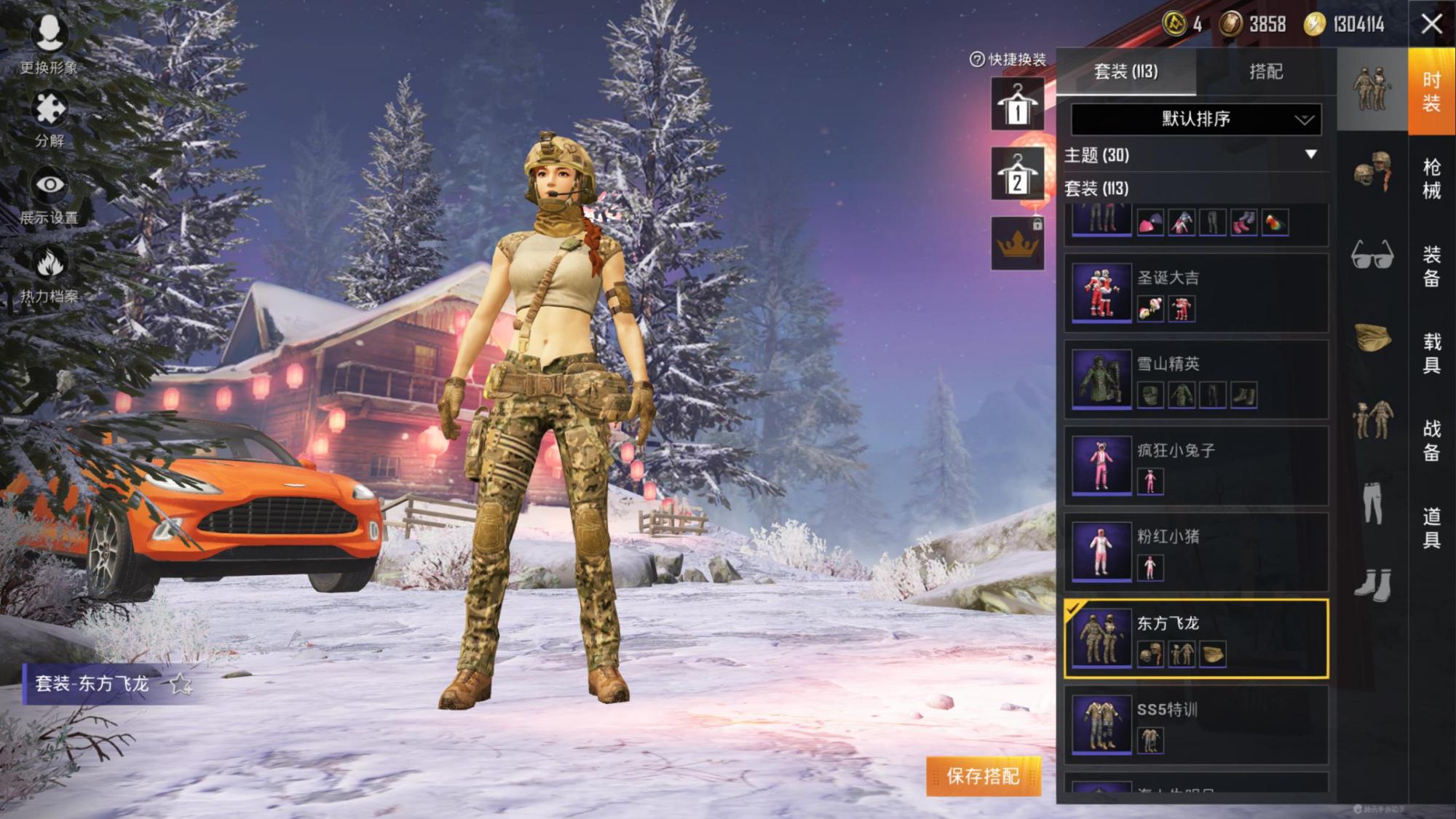
Task: Select the 套装 (113) tab
Action: coord(1125,71)
